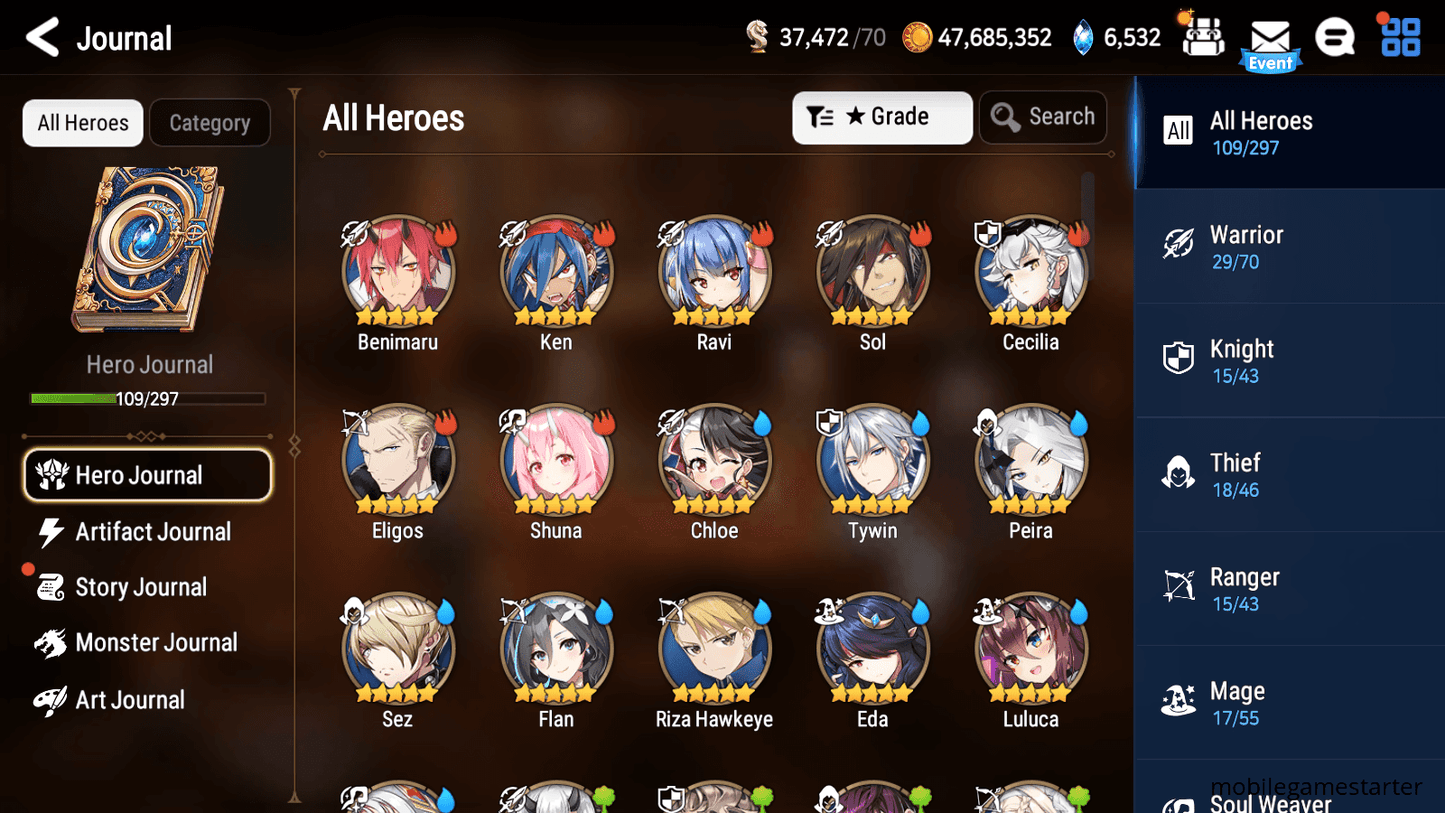Switch to the Category tab

click(x=209, y=122)
